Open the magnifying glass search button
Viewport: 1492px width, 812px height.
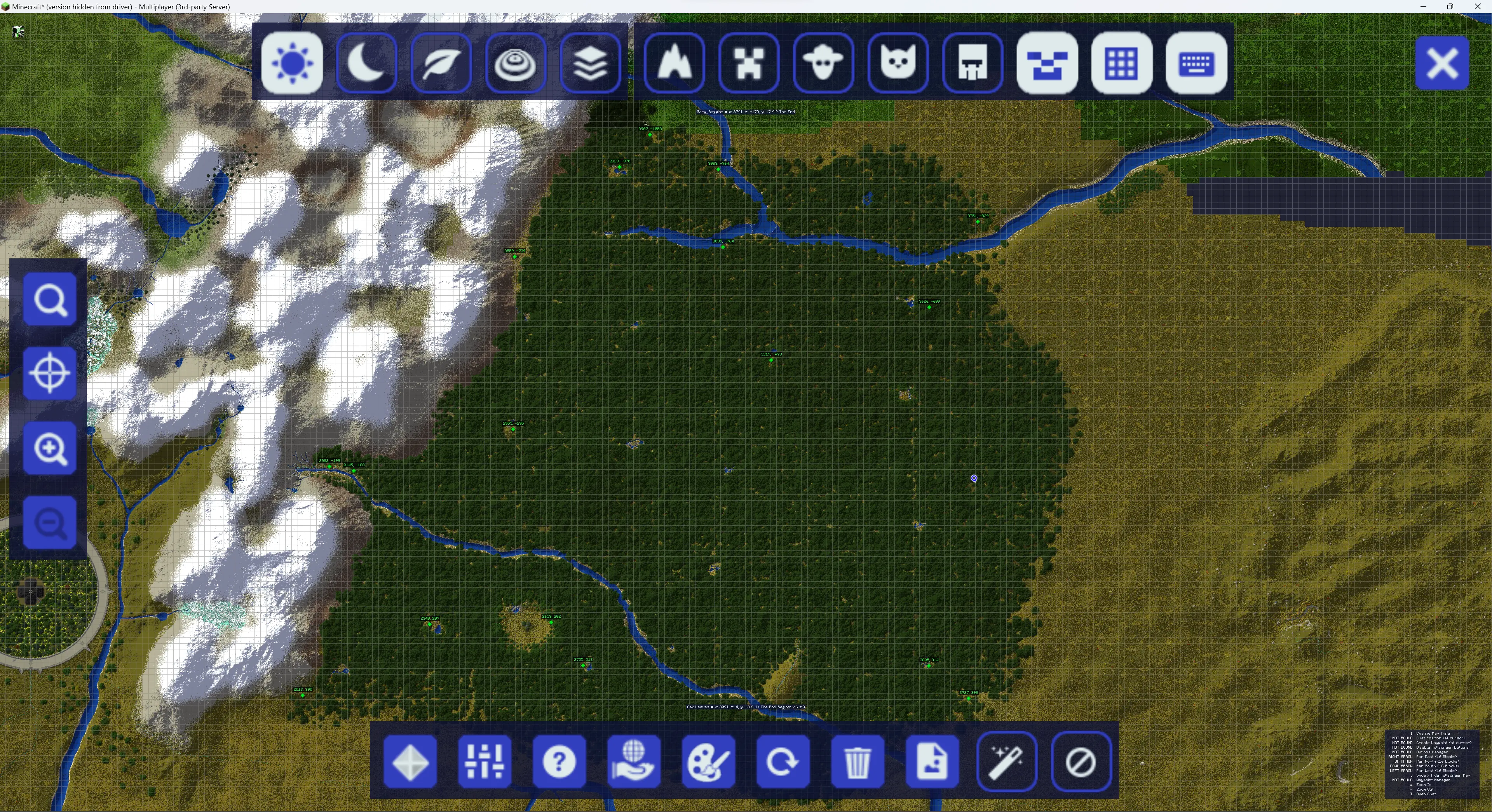tap(50, 299)
